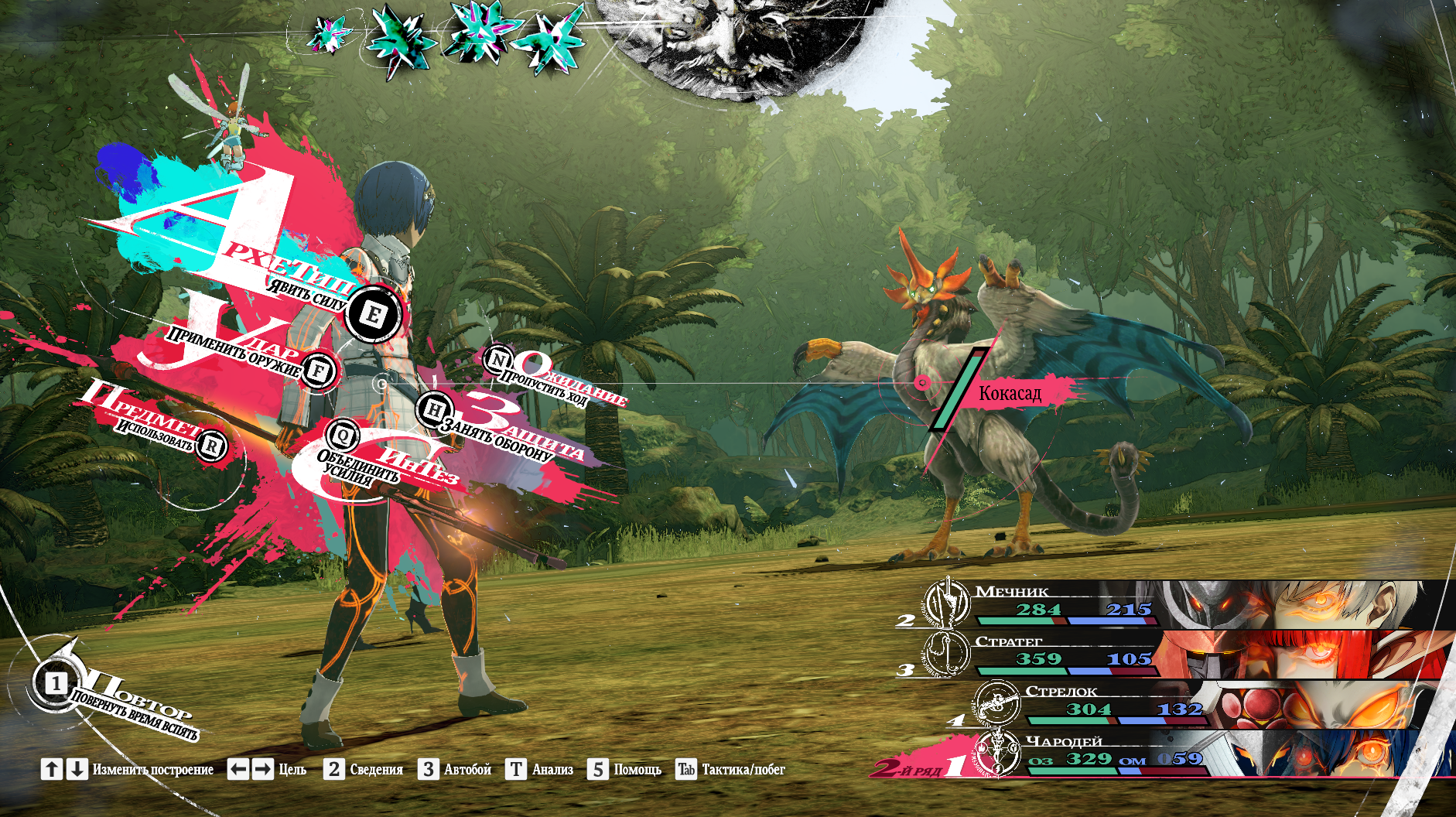Viewport: 1456px width, 817px height.
Task: Target the enemy tag Кокасад
Action: [x=1010, y=393]
